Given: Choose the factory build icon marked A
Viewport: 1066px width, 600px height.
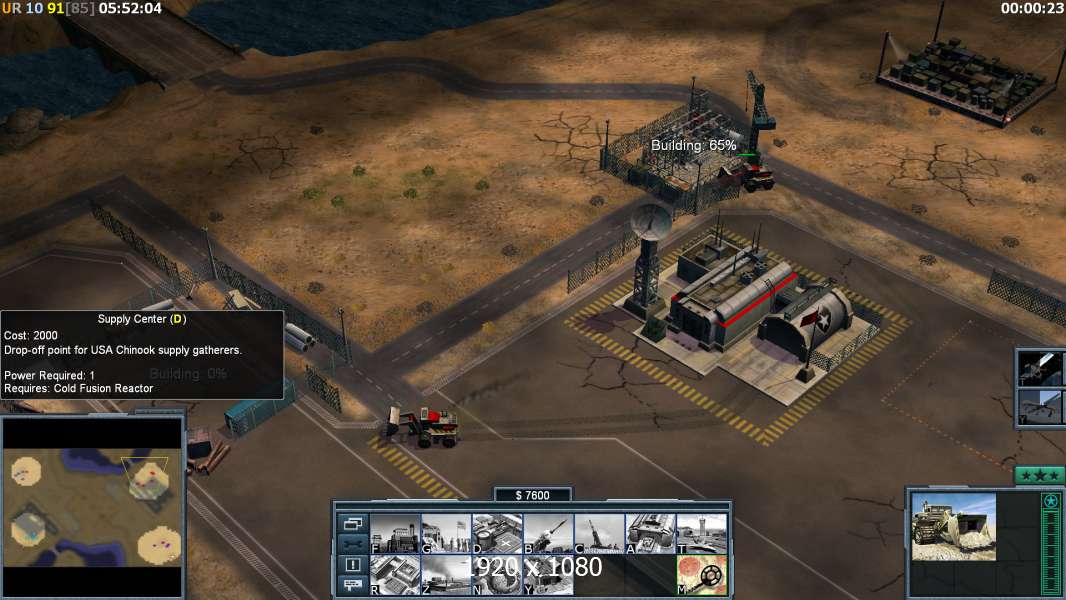Looking at the screenshot, I should (x=649, y=534).
